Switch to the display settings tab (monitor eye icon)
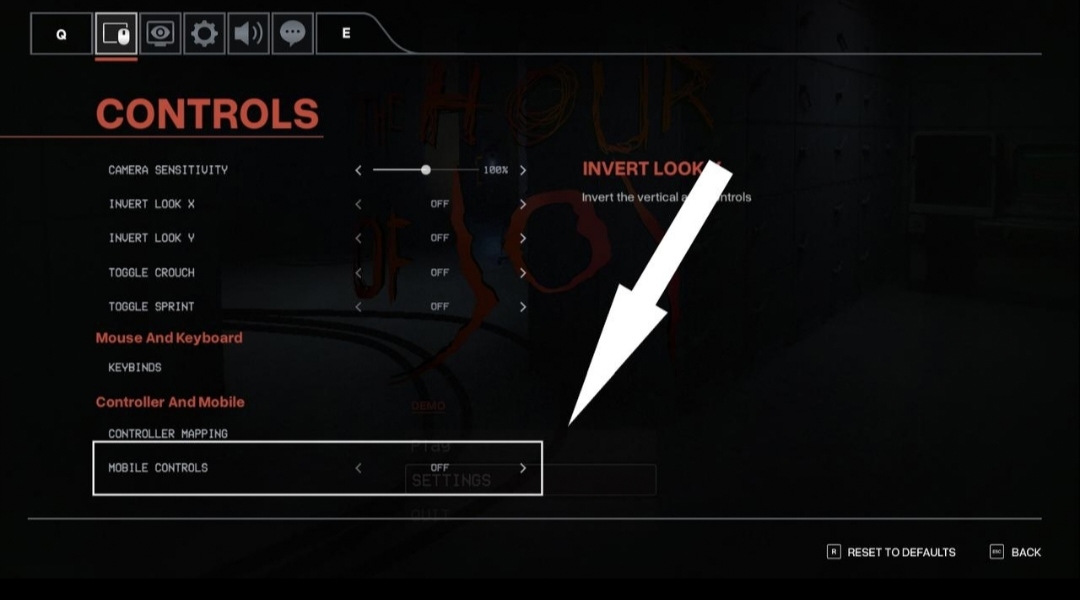 click(160, 34)
